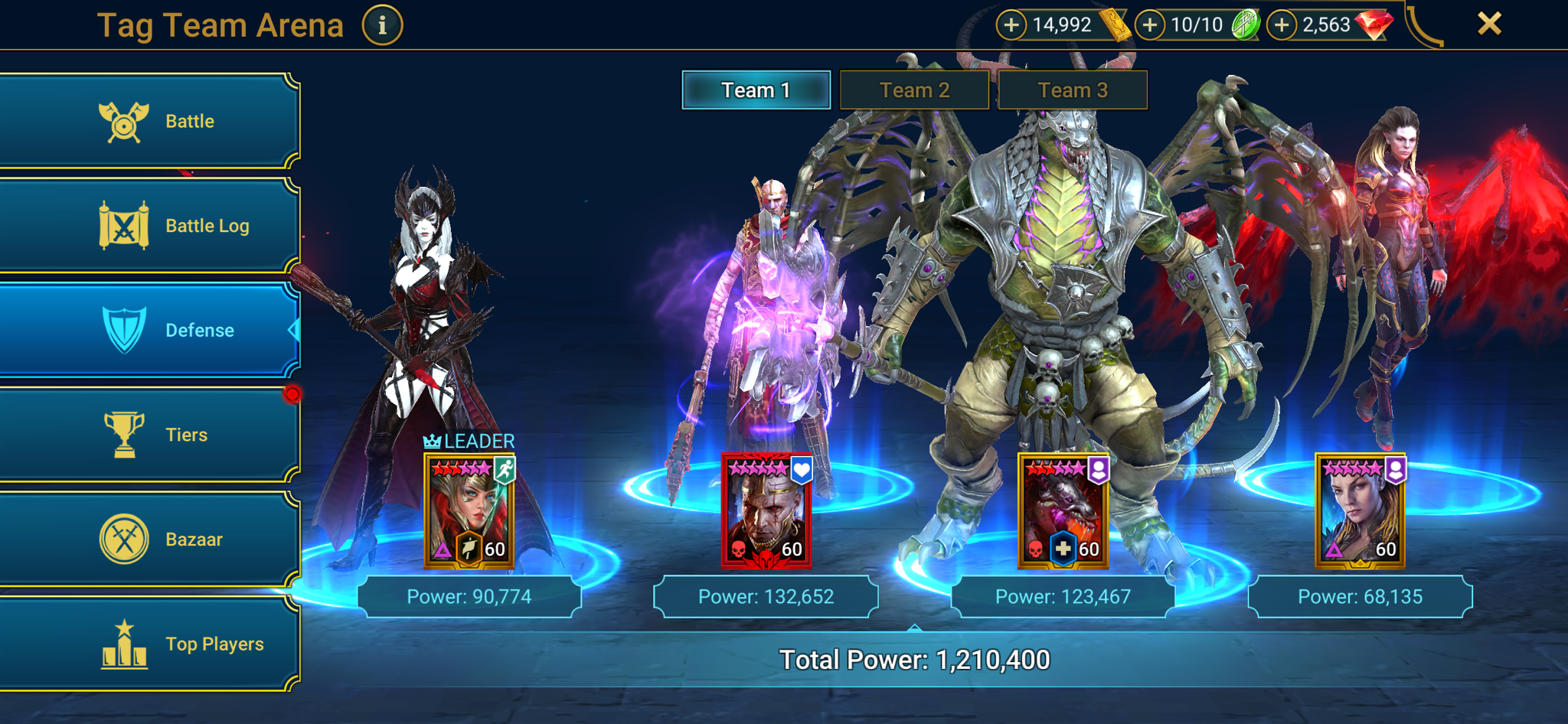This screenshot has width=1568, height=724.
Task: Toggle the Defense section selection arrow
Action: point(293,330)
